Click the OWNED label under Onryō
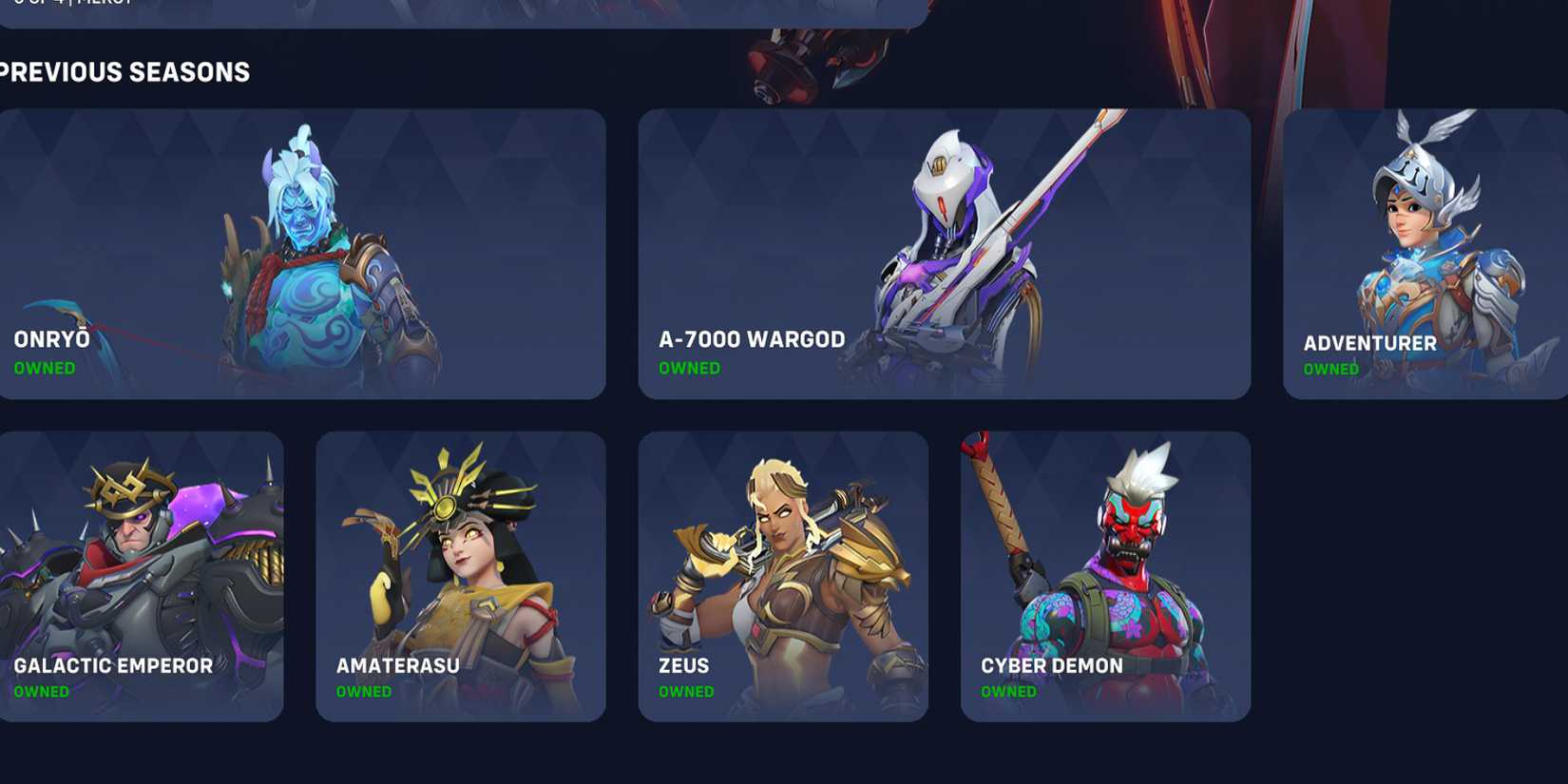 coord(45,367)
